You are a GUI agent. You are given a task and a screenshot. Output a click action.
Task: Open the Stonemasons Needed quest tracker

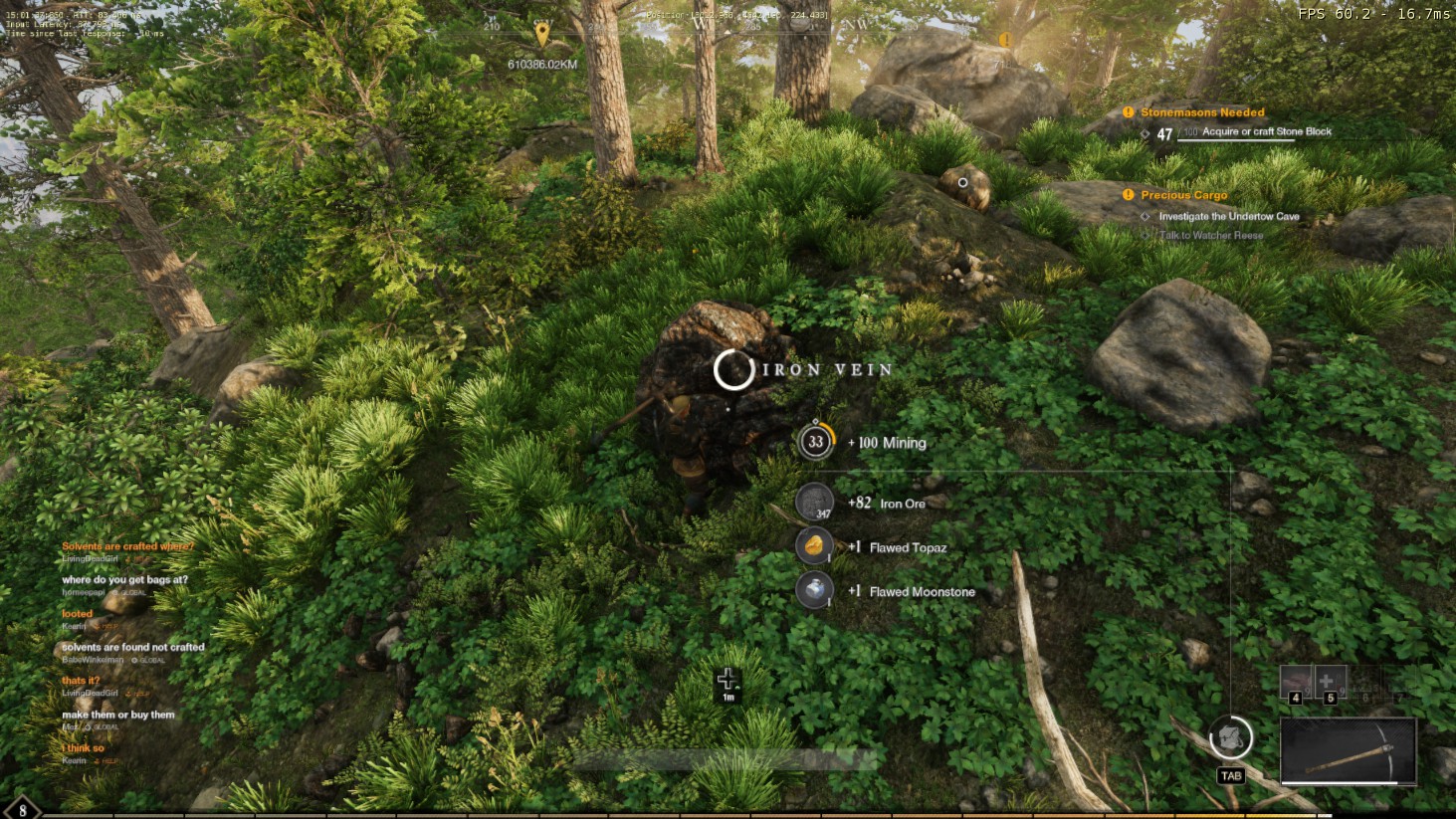click(1202, 112)
